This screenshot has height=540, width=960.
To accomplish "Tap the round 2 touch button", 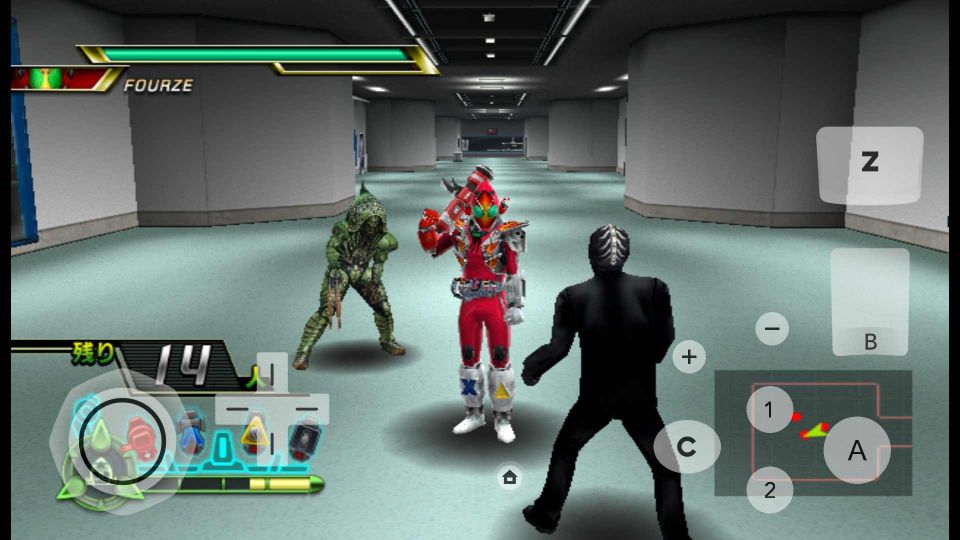I will (769, 490).
